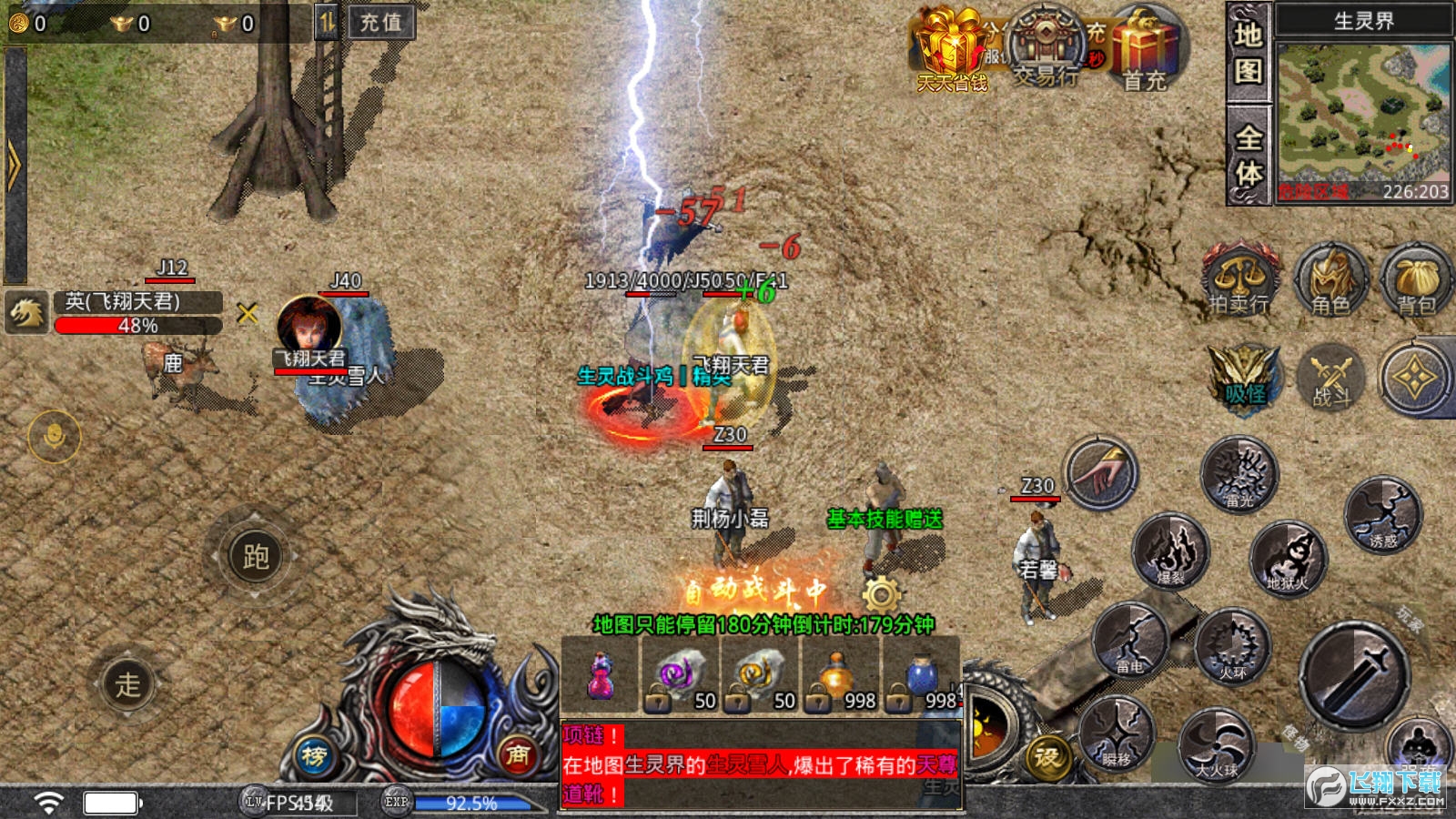Toggle the 战斗 crossed-swords combat button
The image size is (1456, 819).
coord(1330,377)
